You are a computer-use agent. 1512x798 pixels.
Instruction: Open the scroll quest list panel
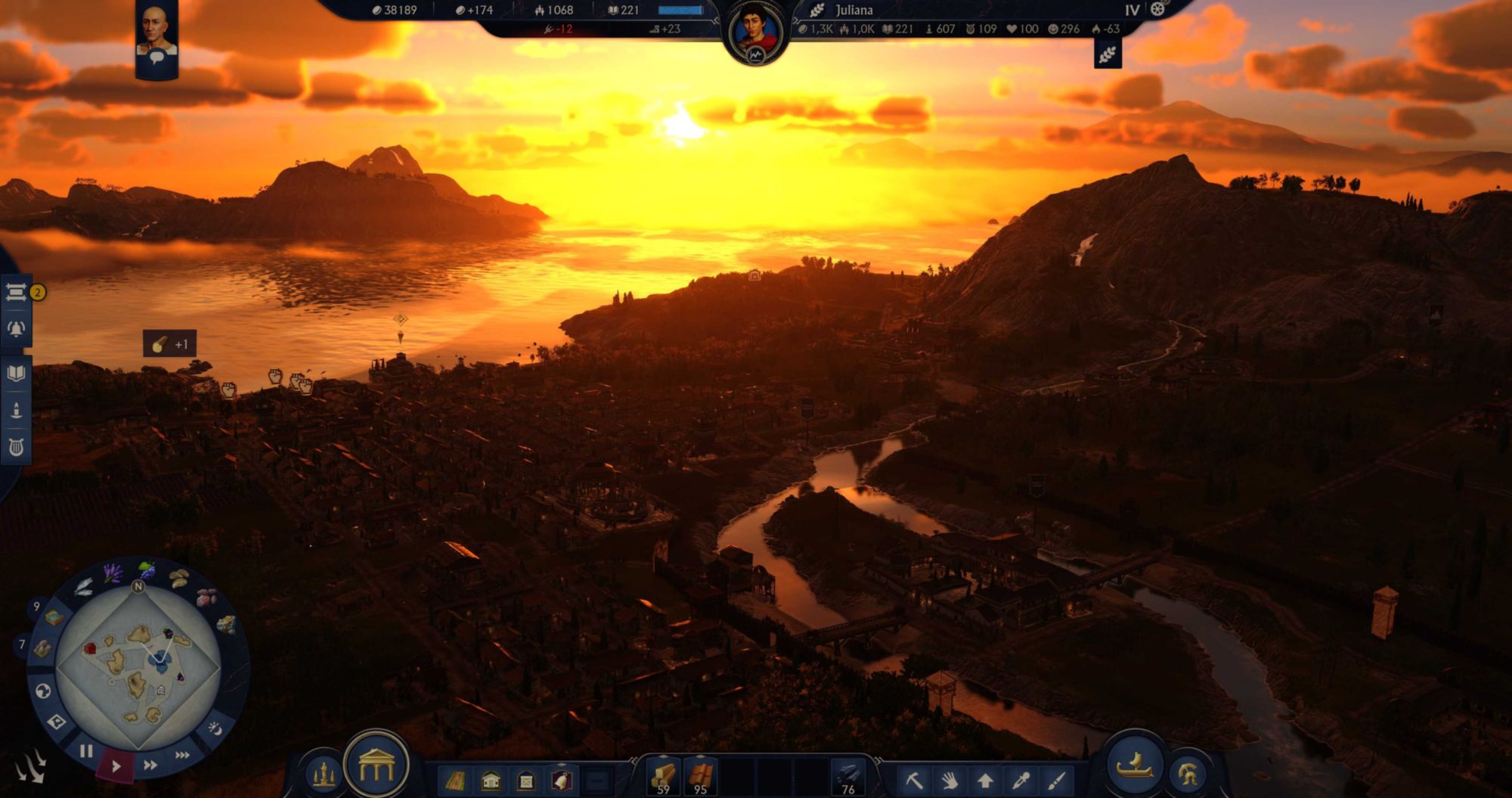point(17,292)
